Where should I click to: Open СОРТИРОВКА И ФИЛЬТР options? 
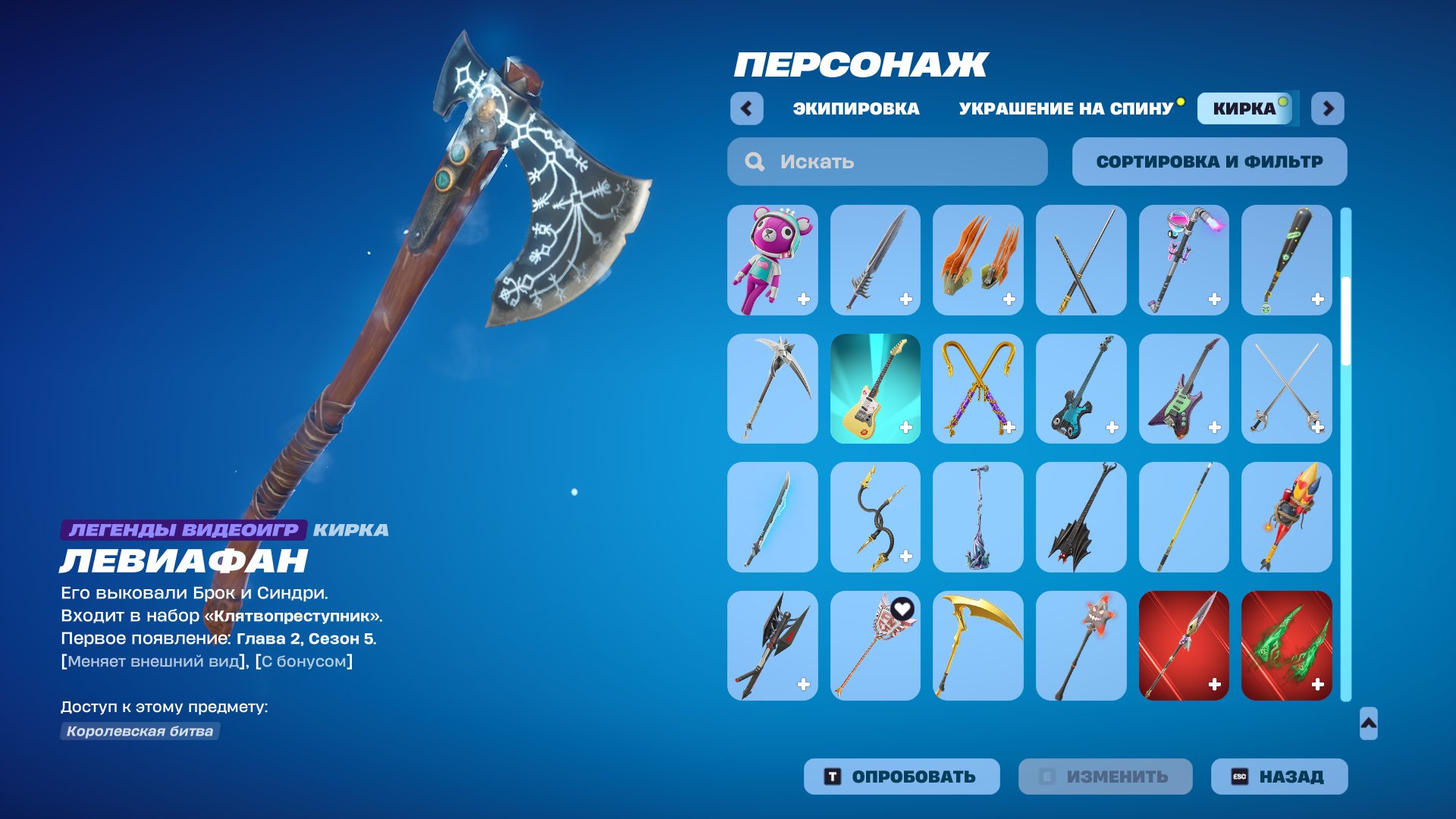click(x=1209, y=161)
